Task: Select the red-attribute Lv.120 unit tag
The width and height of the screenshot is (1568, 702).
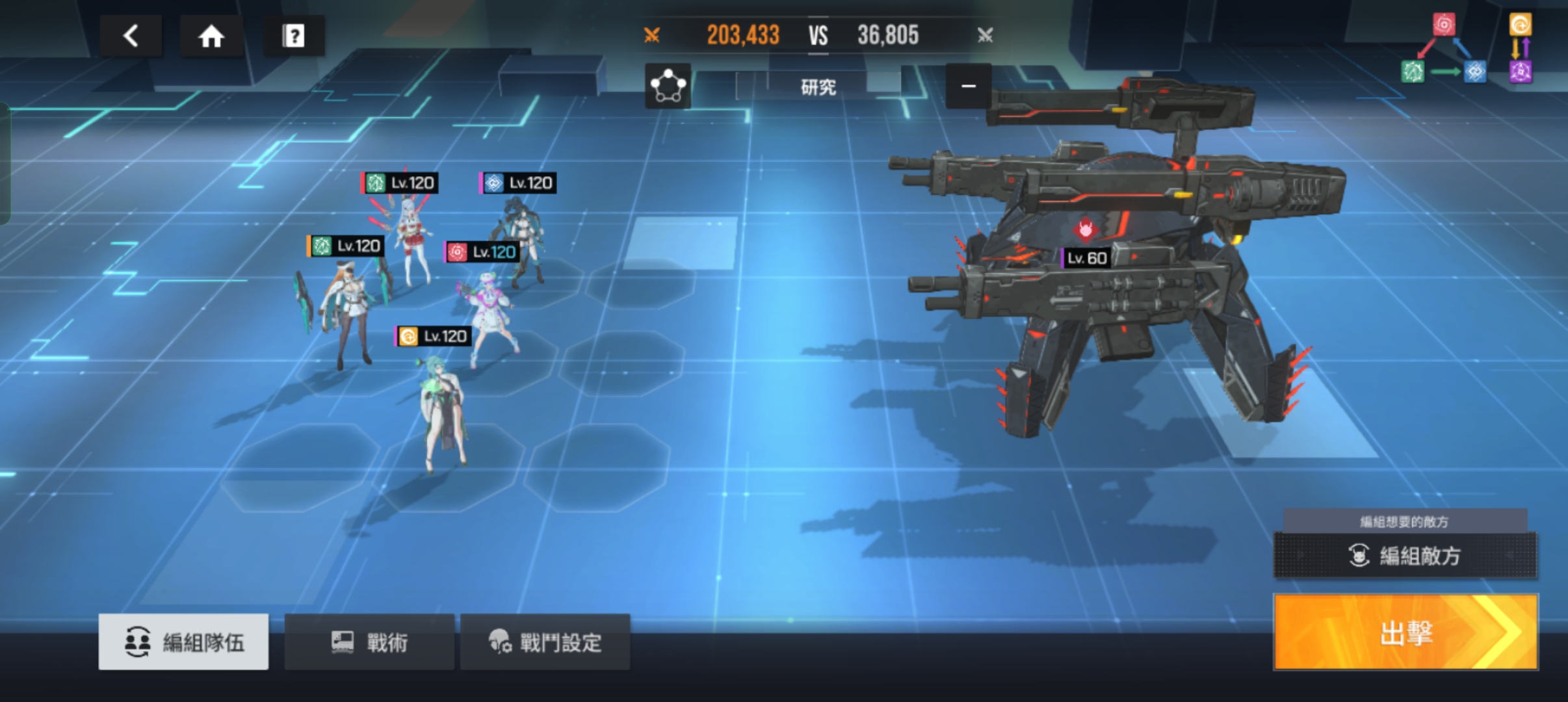Action: 482,252
